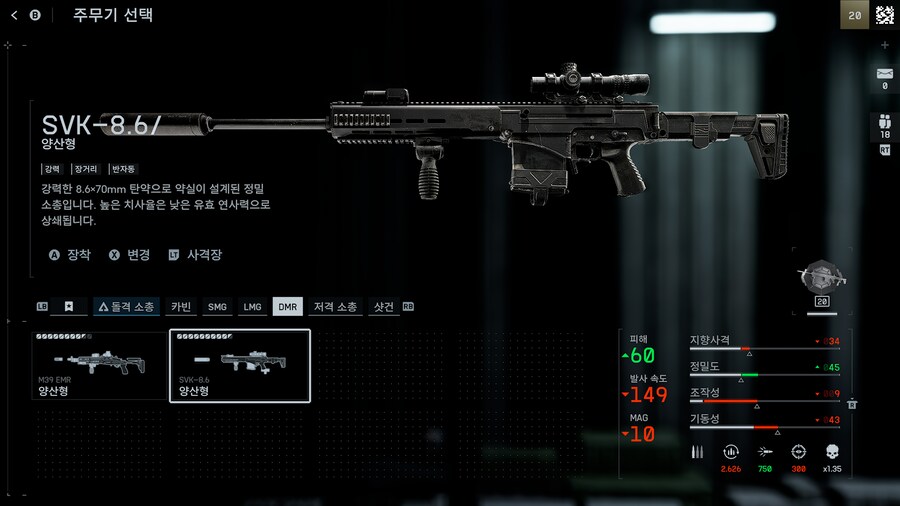Image resolution: width=900 pixels, height=506 pixels.
Task: Switch to the 저격 소총 category
Action: click(335, 307)
